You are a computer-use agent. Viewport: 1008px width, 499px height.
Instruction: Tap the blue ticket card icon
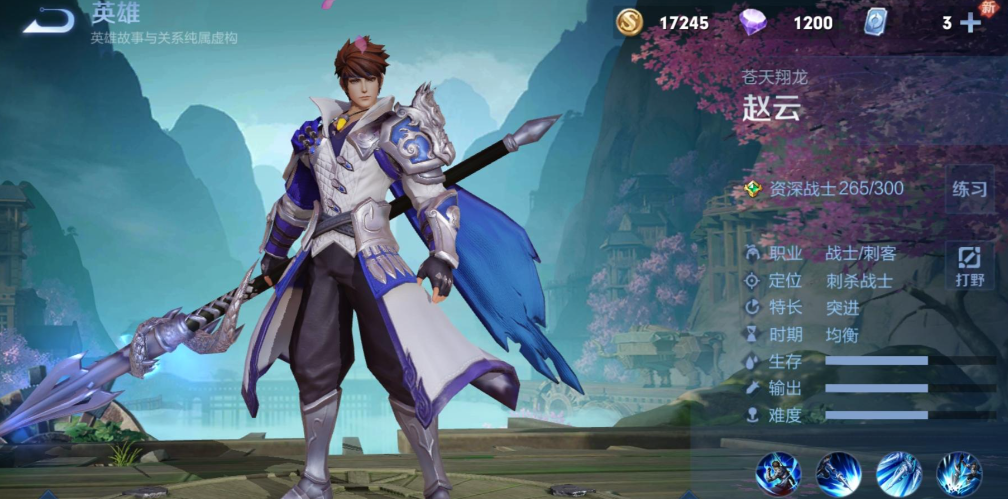876,22
